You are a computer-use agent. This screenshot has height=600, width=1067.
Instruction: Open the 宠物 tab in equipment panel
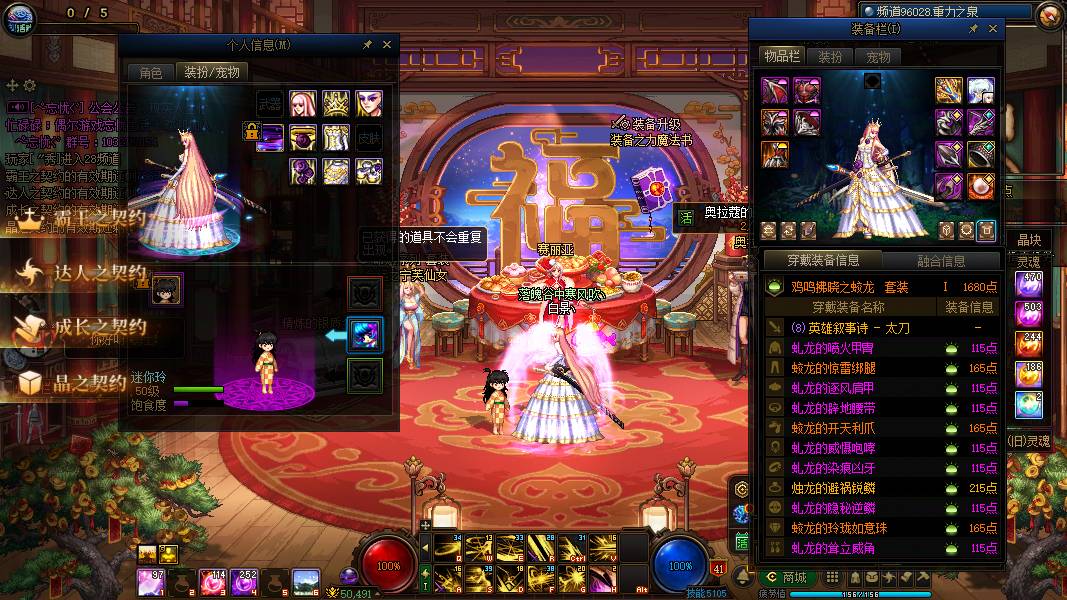pos(878,57)
